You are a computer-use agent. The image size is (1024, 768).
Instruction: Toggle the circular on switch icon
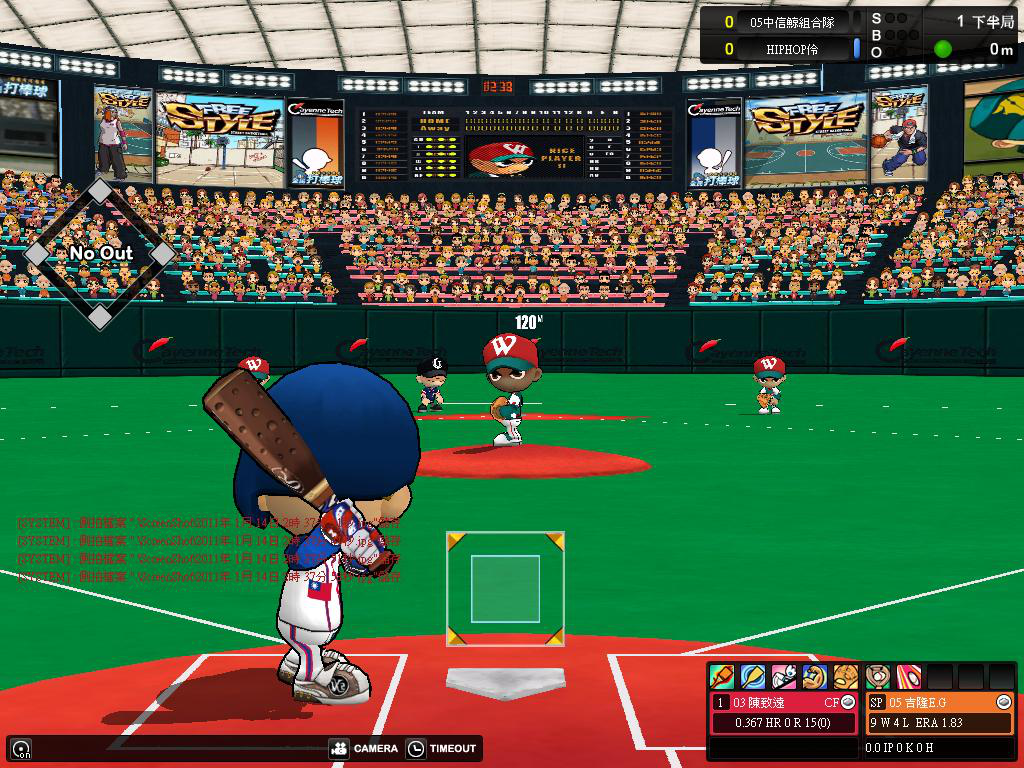[x=21, y=748]
